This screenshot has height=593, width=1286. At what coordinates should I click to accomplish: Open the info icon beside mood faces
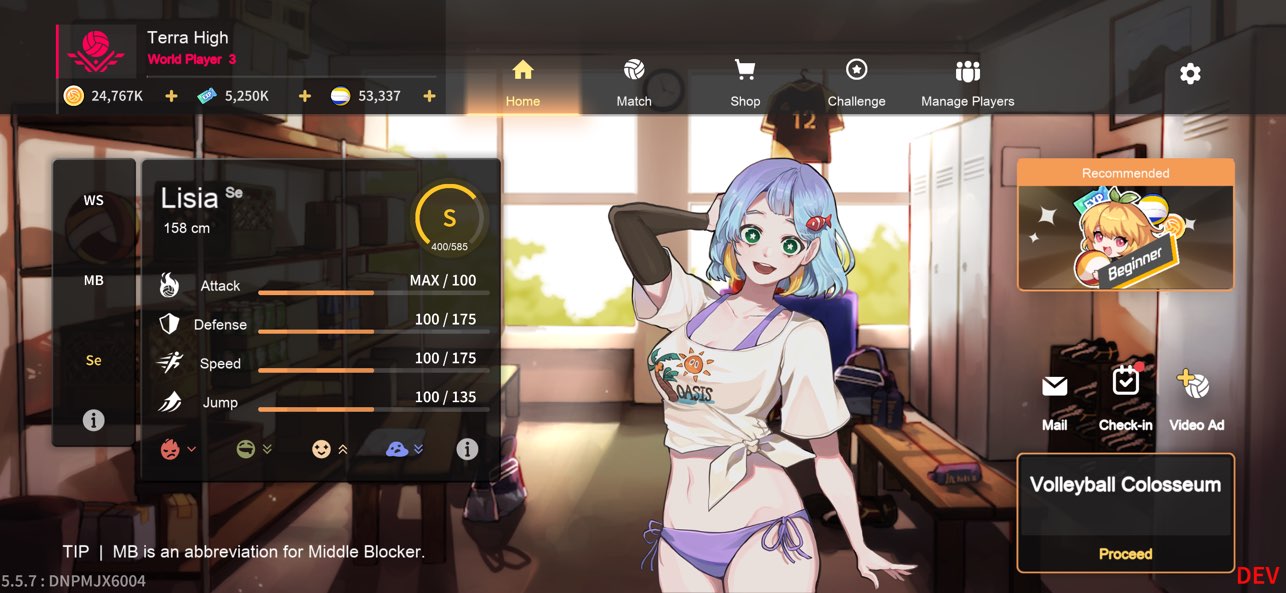point(467,450)
